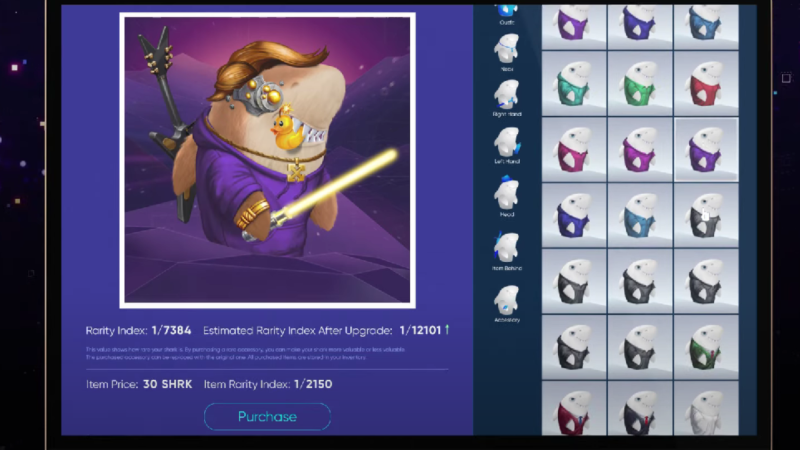Screen dimensions: 800x450
Task: Select the all-white outfit thumbnail
Action: click(706, 410)
